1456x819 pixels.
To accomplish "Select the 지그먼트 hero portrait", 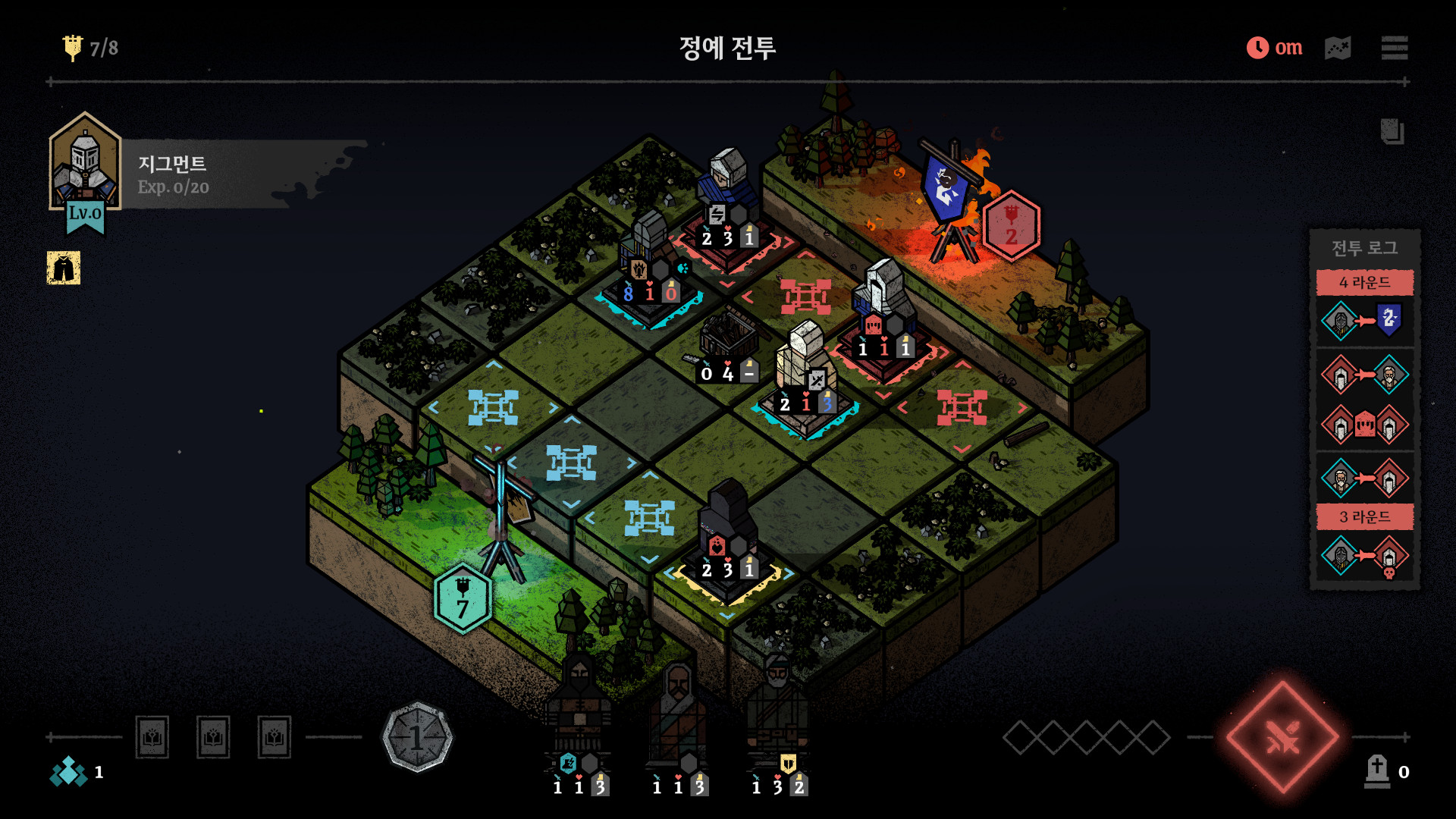I will click(x=85, y=165).
